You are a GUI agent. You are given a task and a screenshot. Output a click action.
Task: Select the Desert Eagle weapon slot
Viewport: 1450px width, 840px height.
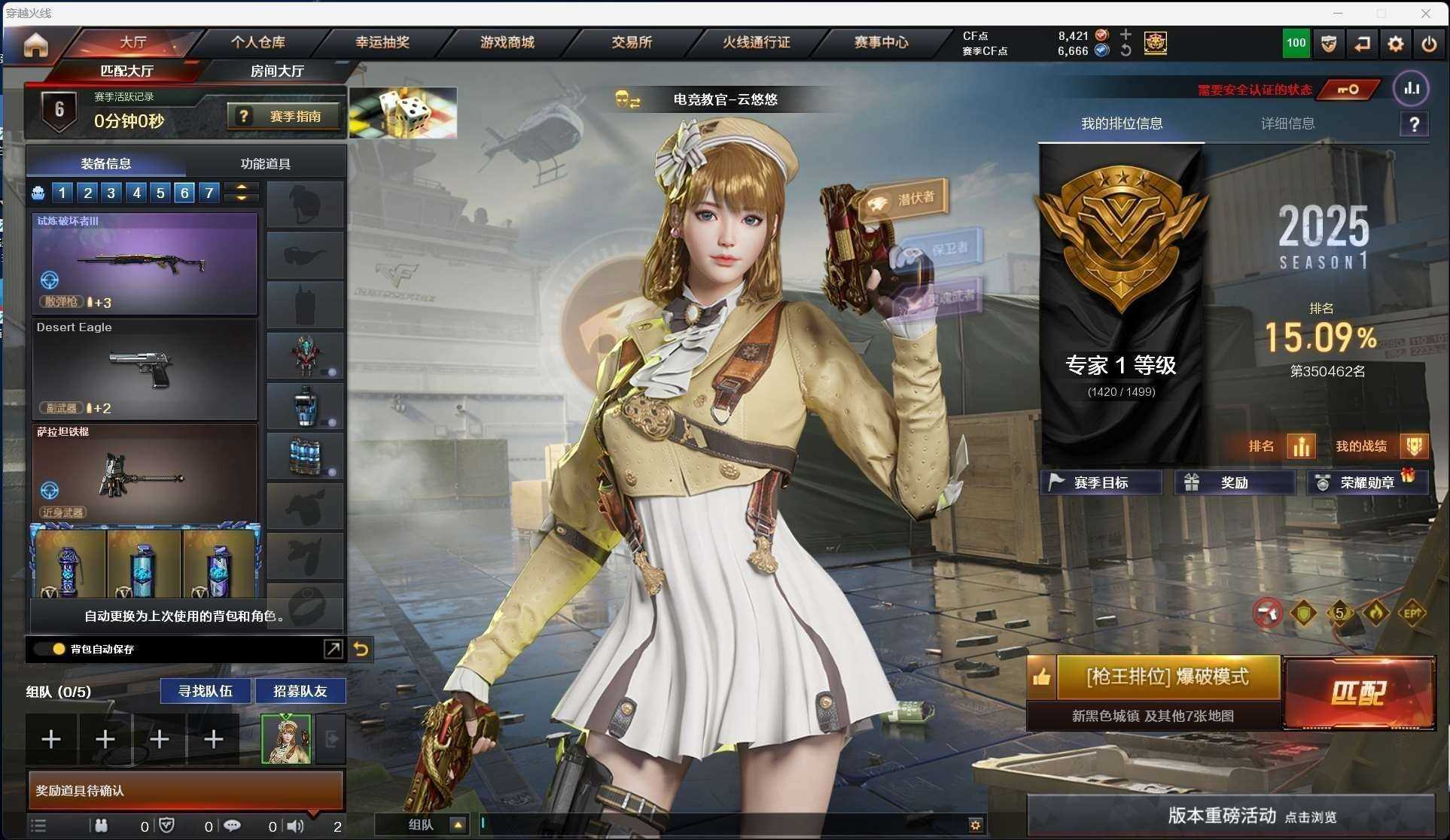145,370
